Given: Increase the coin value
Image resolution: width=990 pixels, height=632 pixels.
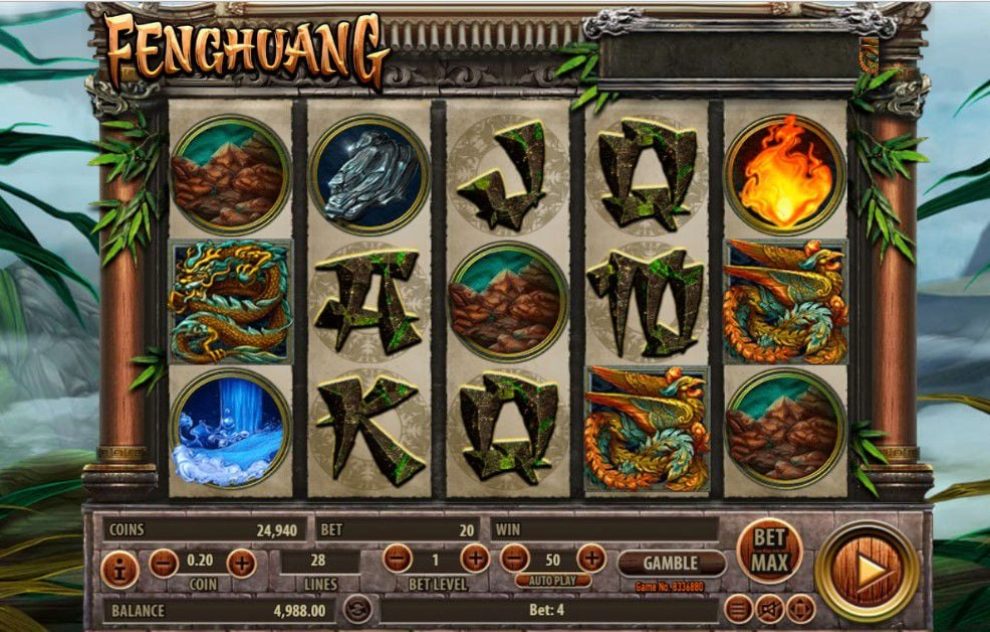Looking at the screenshot, I should [x=241, y=563].
